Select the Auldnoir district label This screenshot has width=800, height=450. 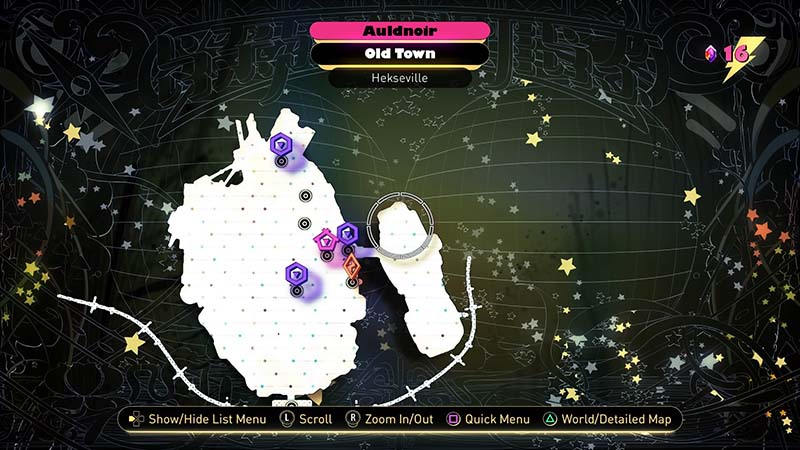pos(399,31)
